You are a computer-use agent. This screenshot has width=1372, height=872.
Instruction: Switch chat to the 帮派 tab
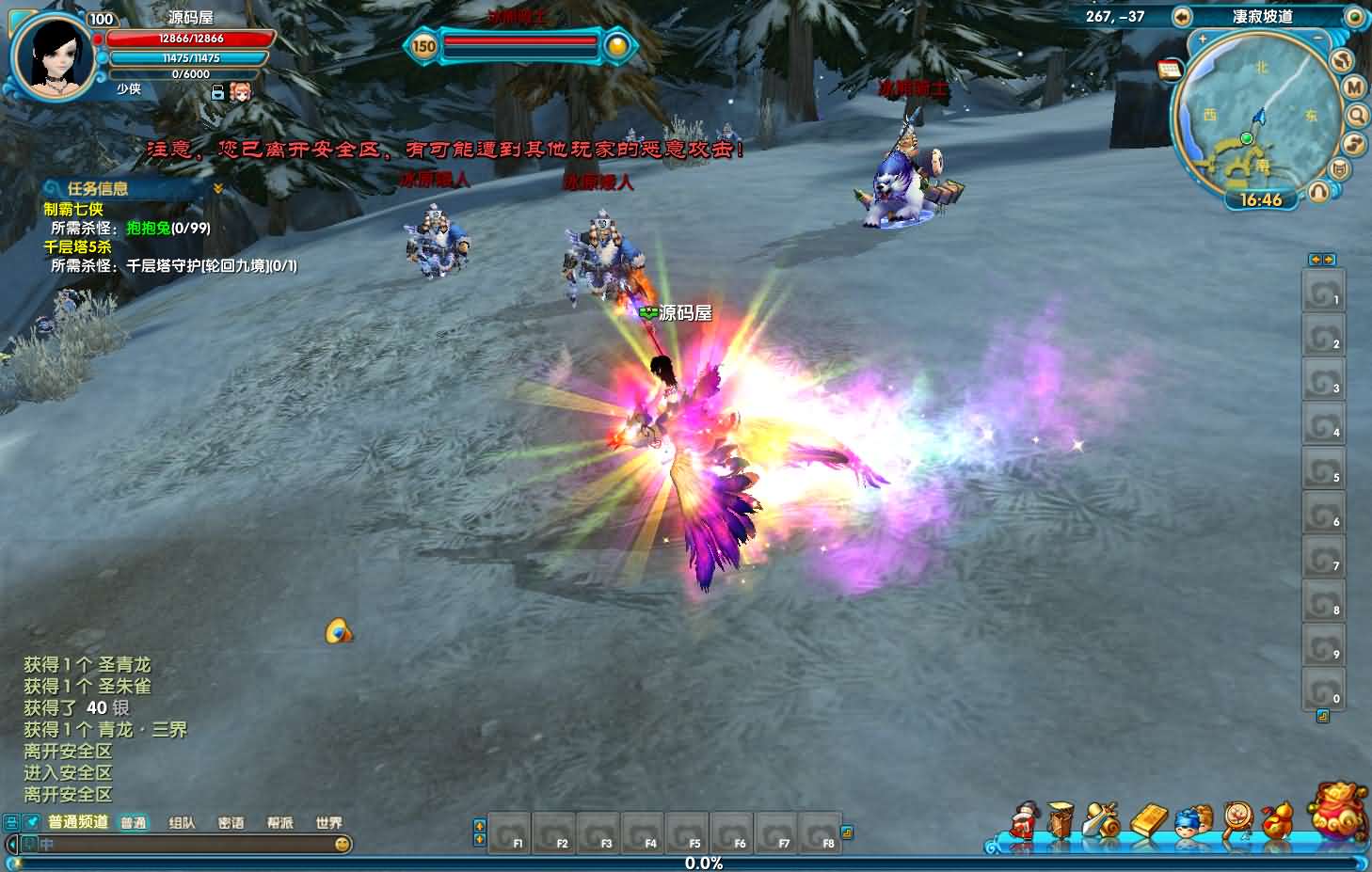pos(279,823)
